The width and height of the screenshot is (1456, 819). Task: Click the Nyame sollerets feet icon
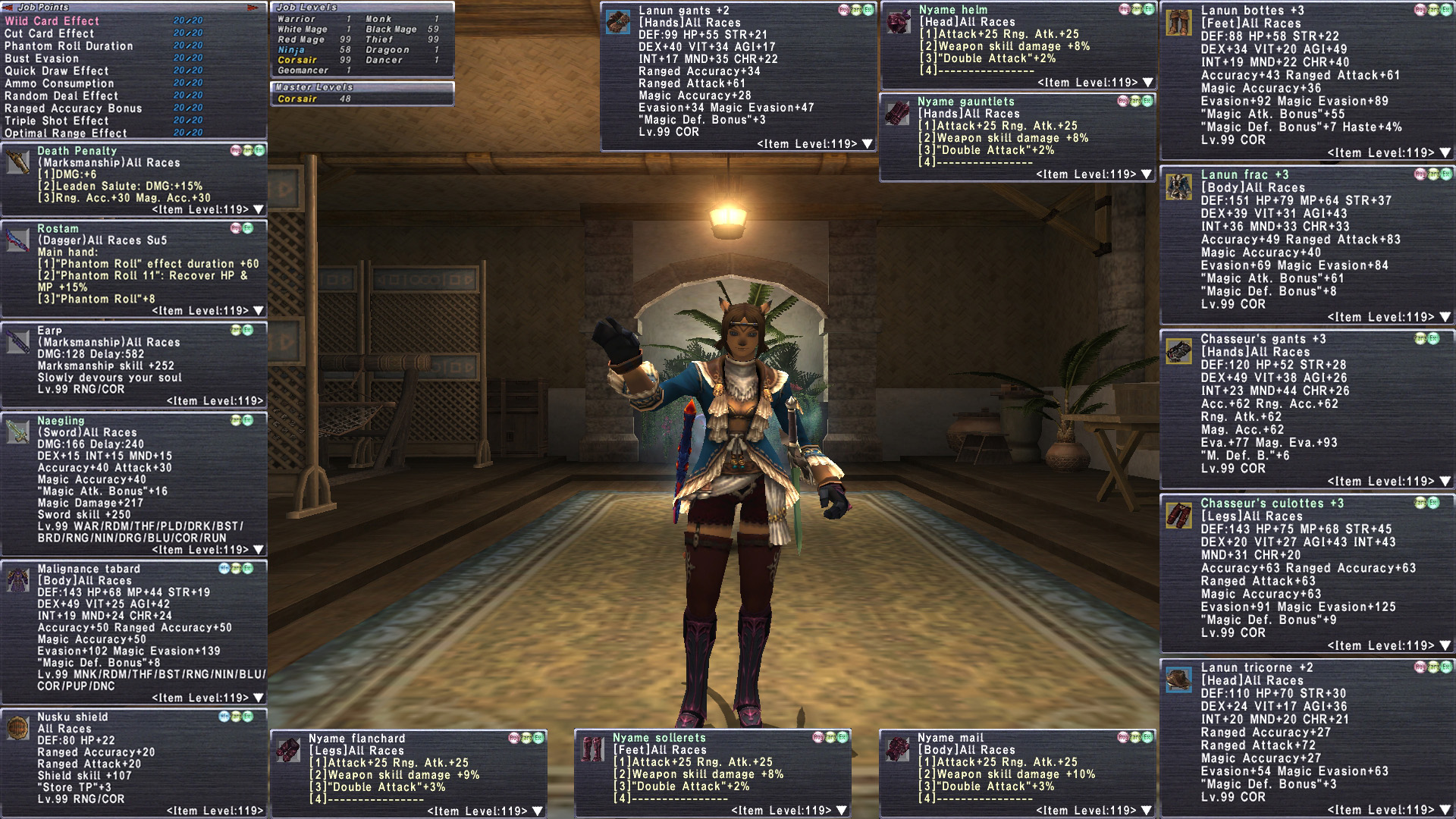pos(593,749)
